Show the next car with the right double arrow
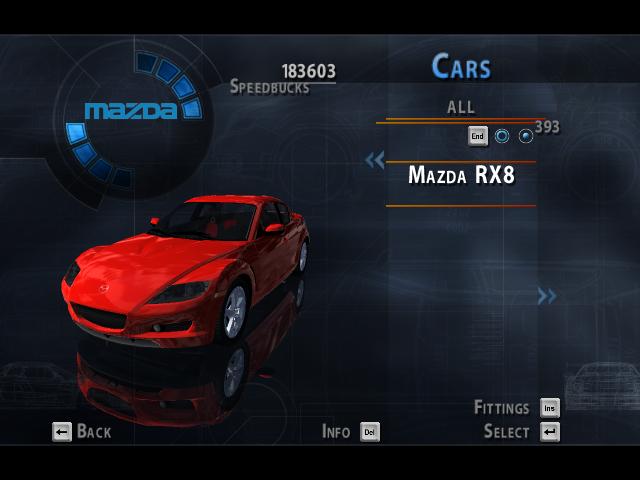640x480 pixels. point(546,295)
